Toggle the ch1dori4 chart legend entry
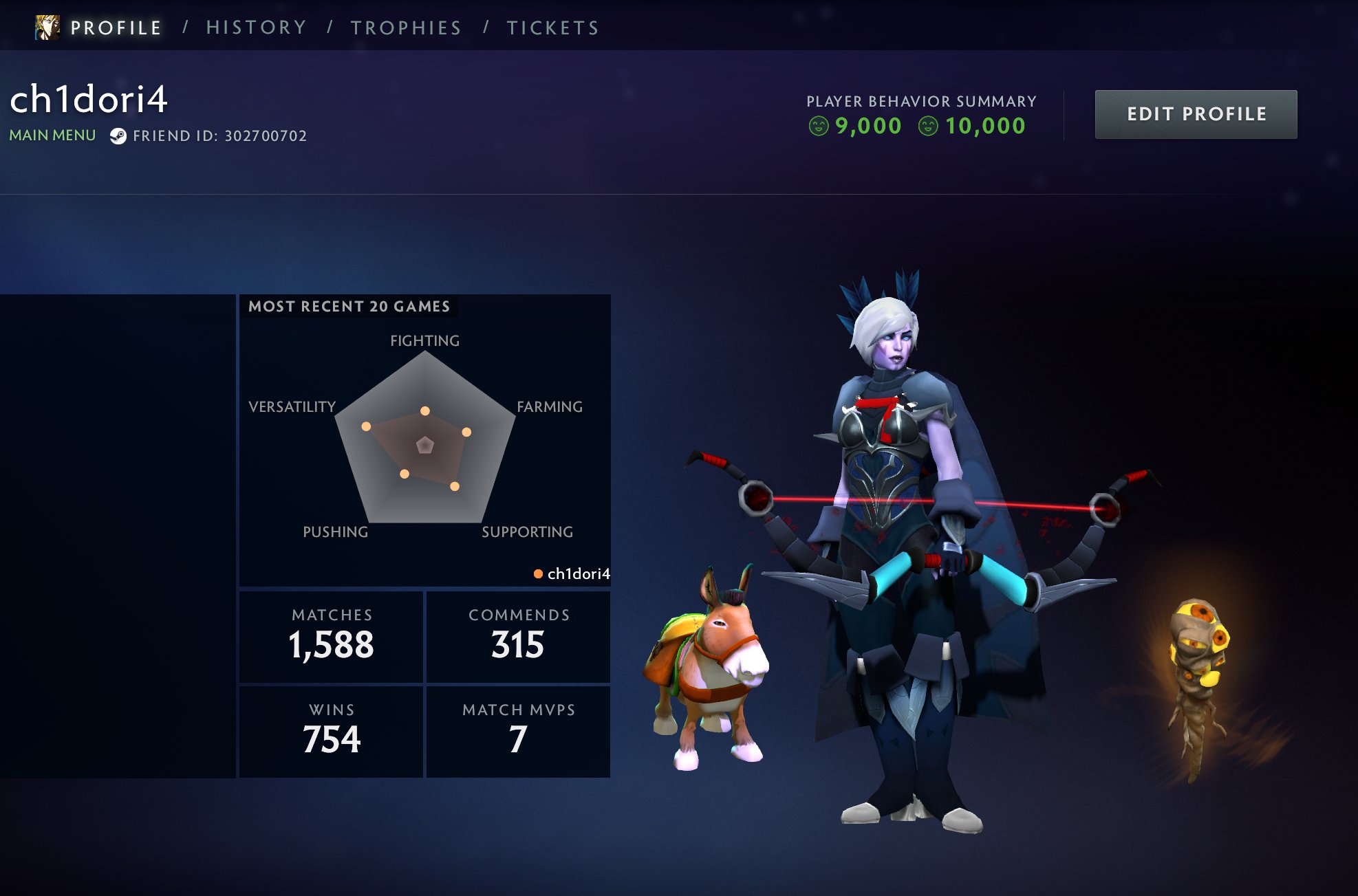Screen dimensions: 1358x896 click(x=572, y=573)
